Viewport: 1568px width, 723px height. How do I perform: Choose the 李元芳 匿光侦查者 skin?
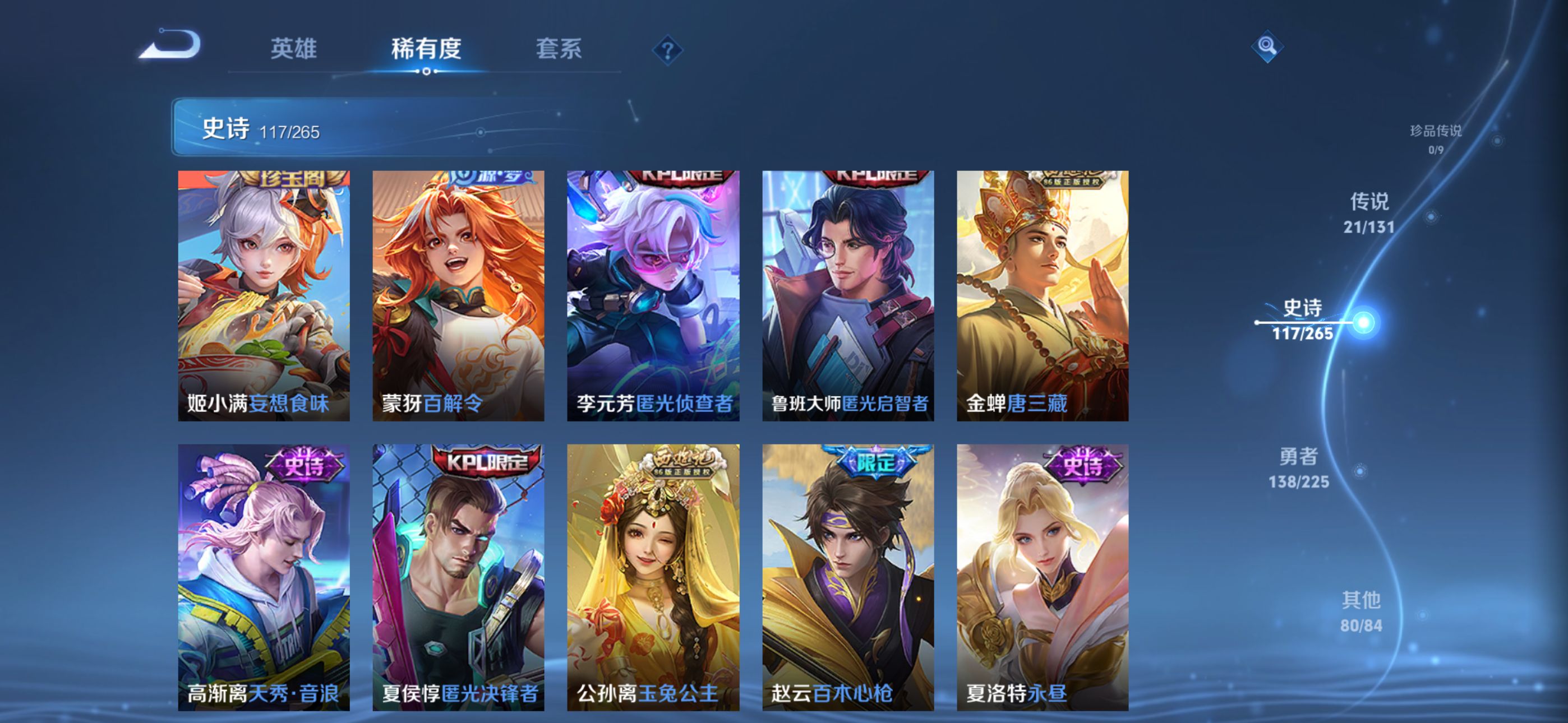point(653,295)
